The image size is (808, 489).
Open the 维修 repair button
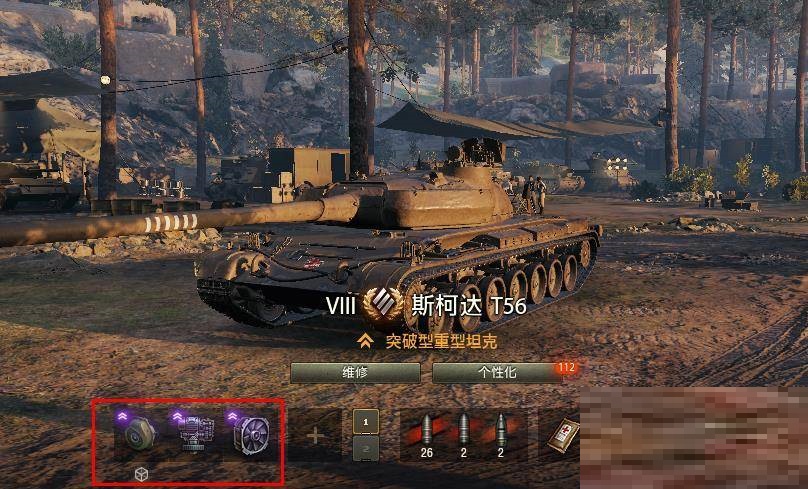point(355,372)
